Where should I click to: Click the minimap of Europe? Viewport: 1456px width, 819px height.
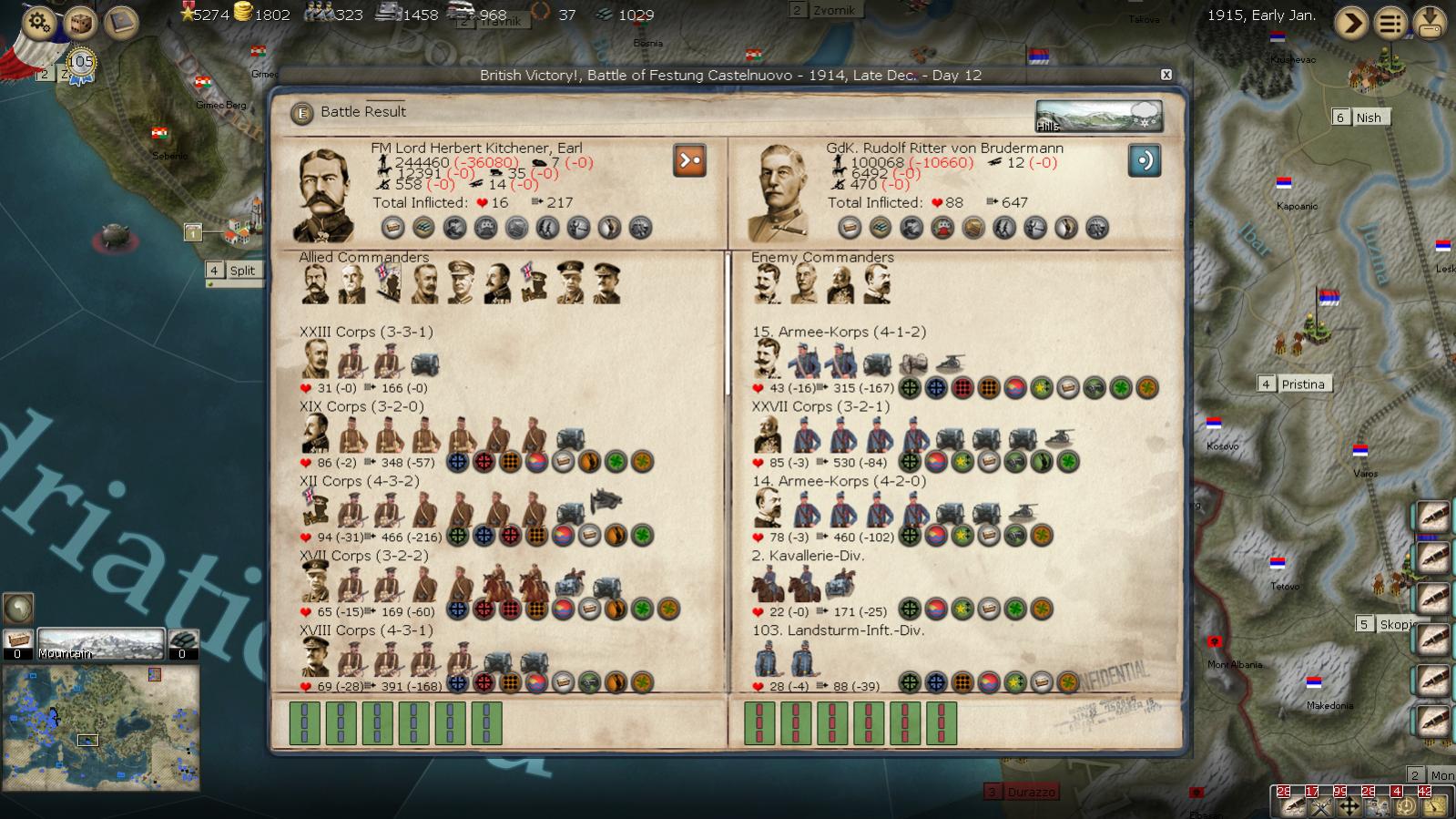click(100, 727)
